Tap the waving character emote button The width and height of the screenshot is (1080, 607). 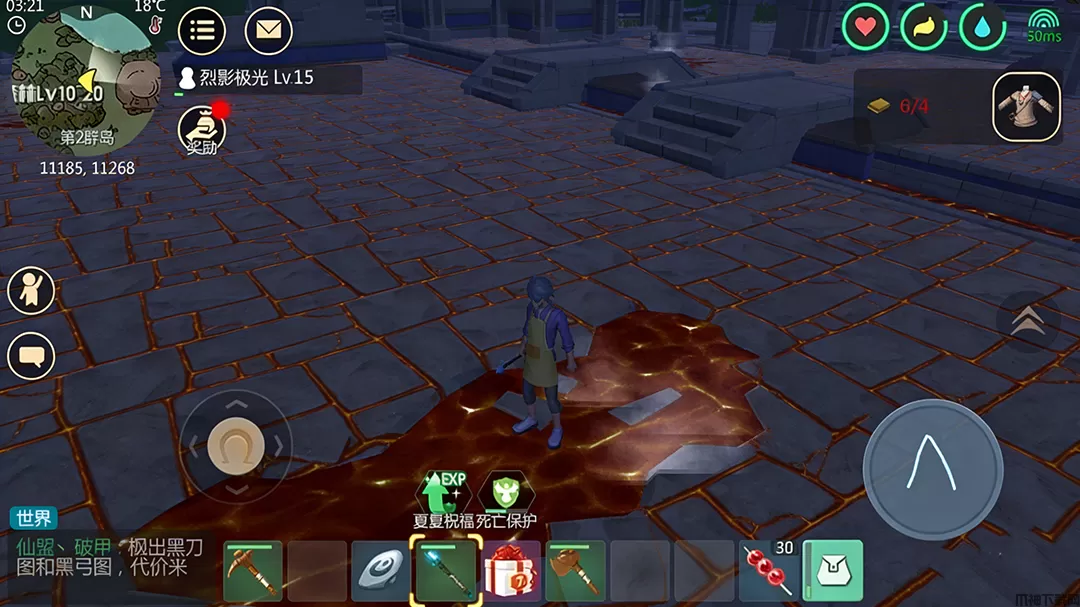pyautogui.click(x=31, y=290)
